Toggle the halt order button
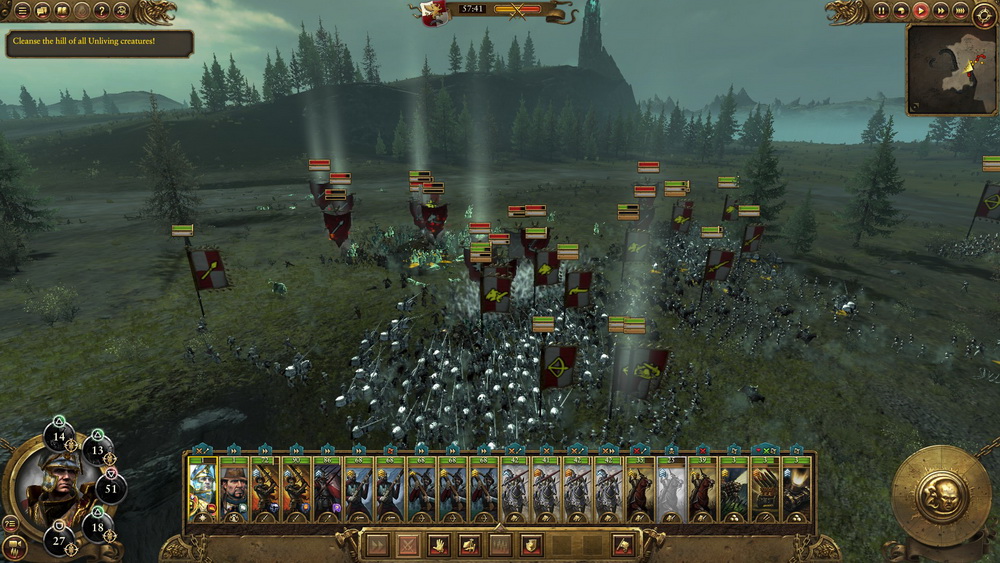This screenshot has width=1000, height=563. pos(408,545)
